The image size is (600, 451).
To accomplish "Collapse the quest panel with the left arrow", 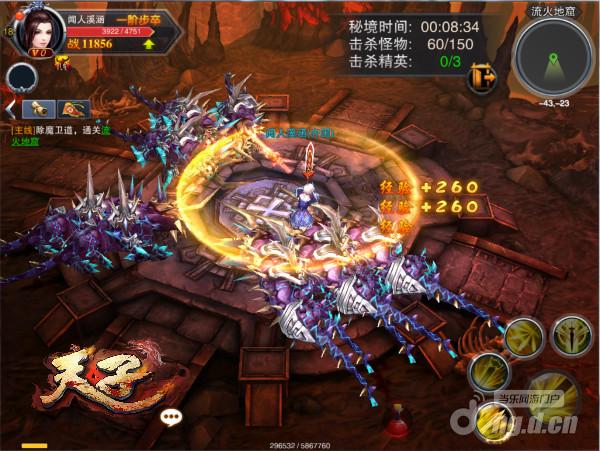I will [x=11, y=108].
